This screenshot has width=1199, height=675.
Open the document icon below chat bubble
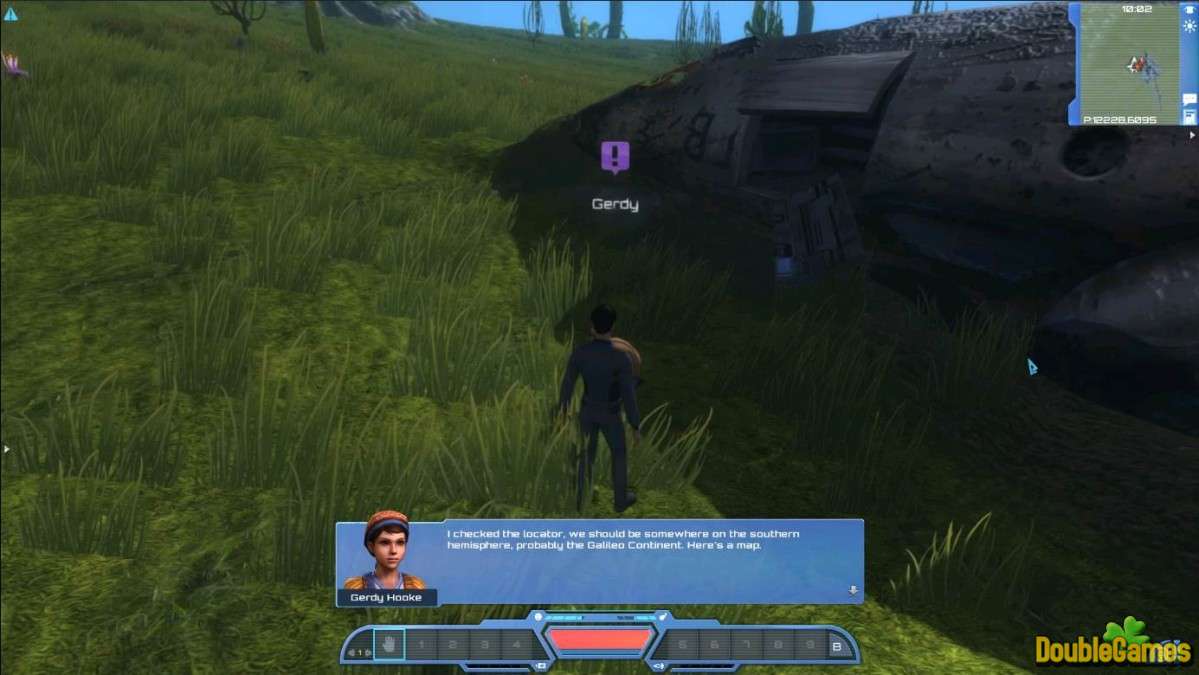[x=1189, y=117]
